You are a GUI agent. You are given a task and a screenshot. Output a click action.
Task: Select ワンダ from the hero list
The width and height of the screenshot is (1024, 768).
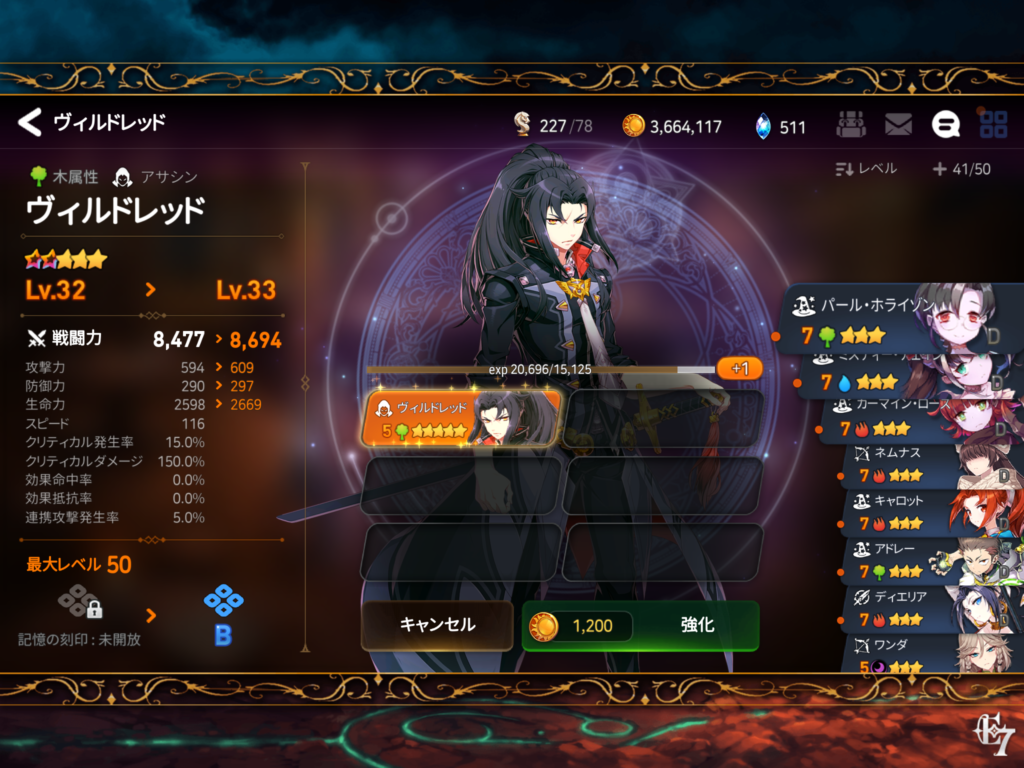[930, 652]
